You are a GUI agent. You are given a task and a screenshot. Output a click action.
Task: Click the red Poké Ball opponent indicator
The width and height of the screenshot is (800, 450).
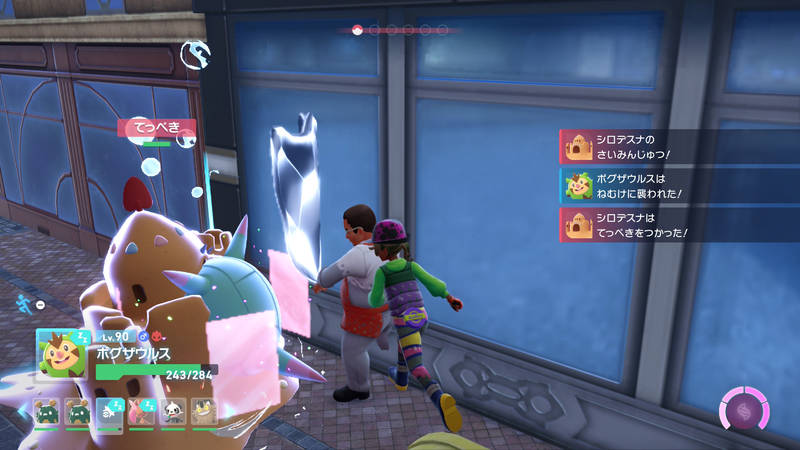(357, 30)
